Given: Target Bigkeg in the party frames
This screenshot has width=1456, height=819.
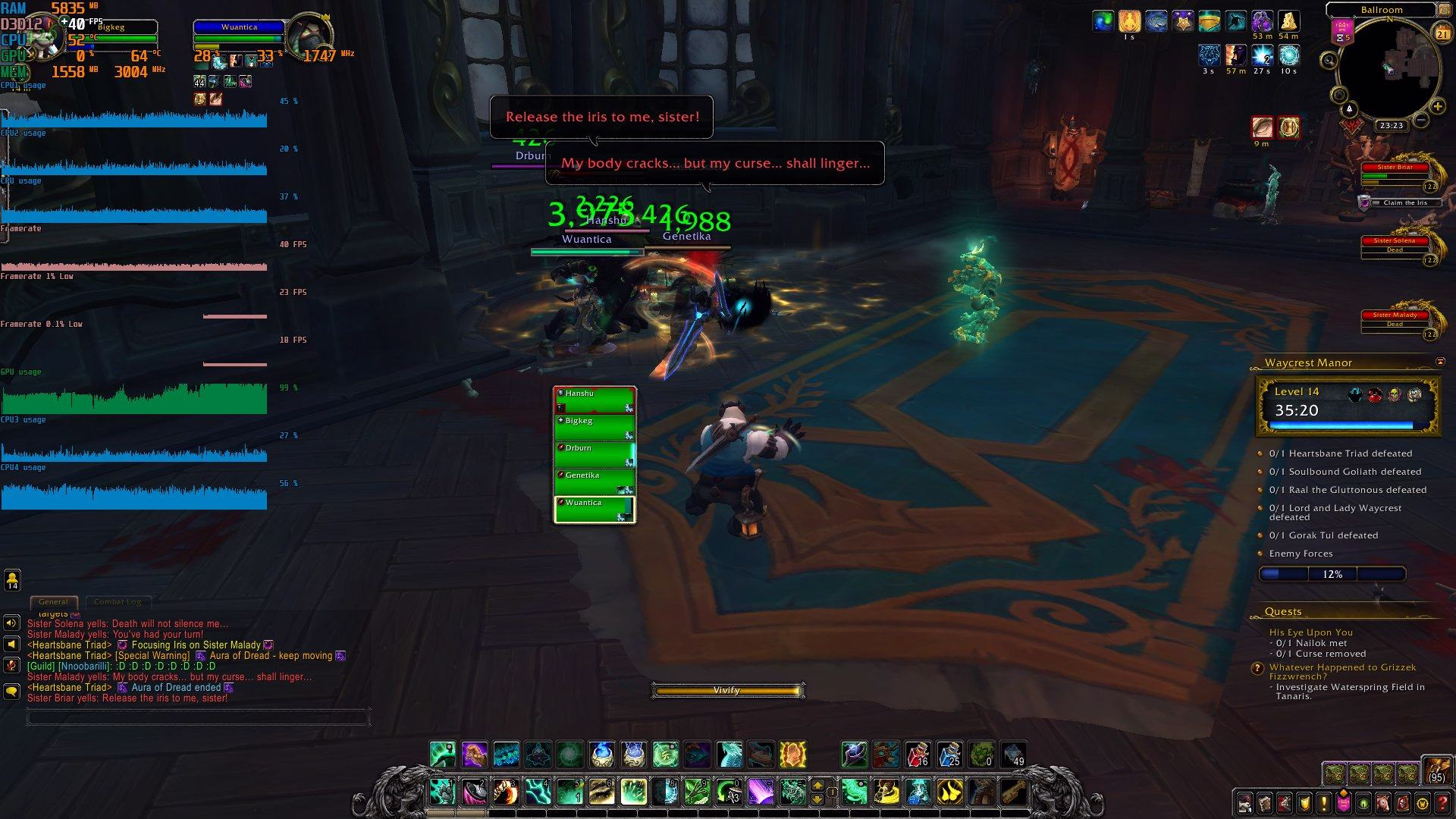Looking at the screenshot, I should 595,427.
